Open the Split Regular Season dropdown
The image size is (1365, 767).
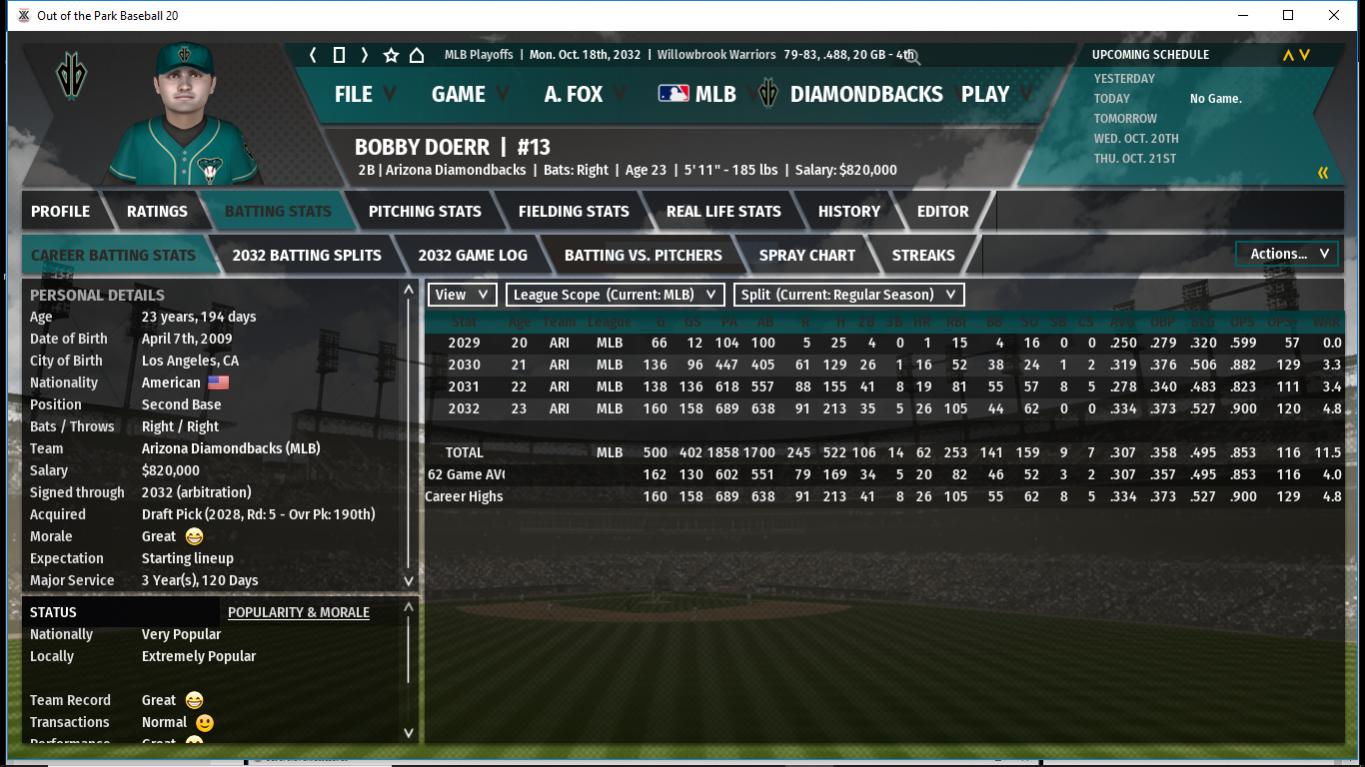click(849, 294)
